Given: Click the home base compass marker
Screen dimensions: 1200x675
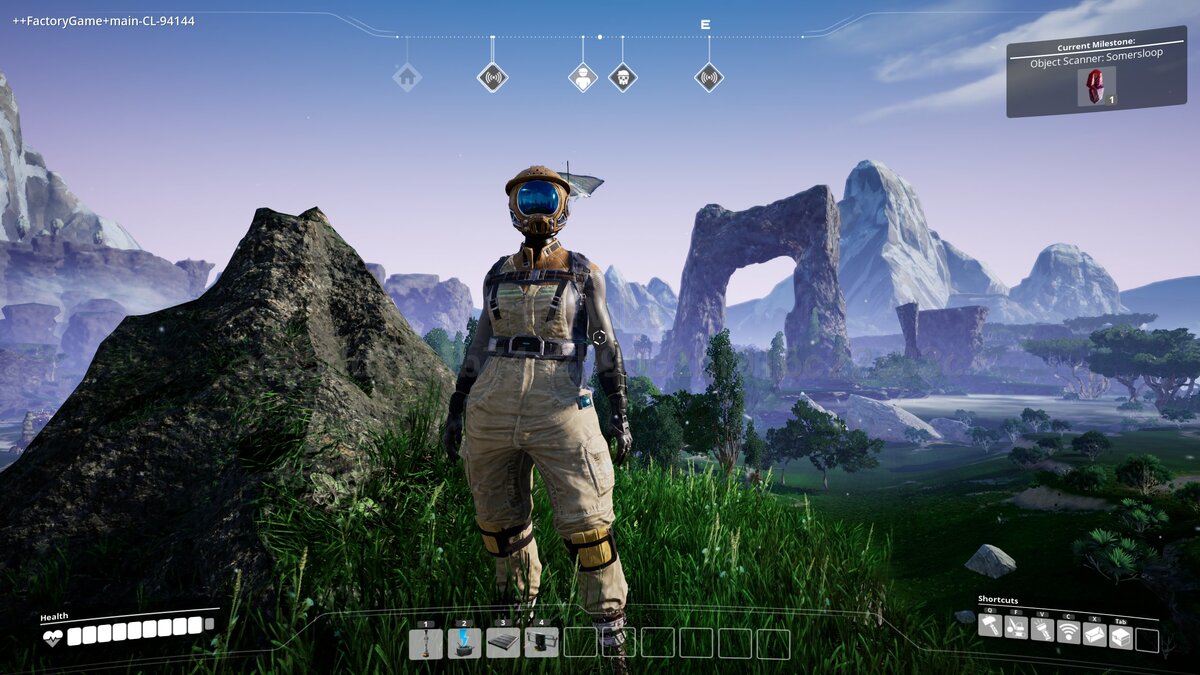Looking at the screenshot, I should [407, 77].
